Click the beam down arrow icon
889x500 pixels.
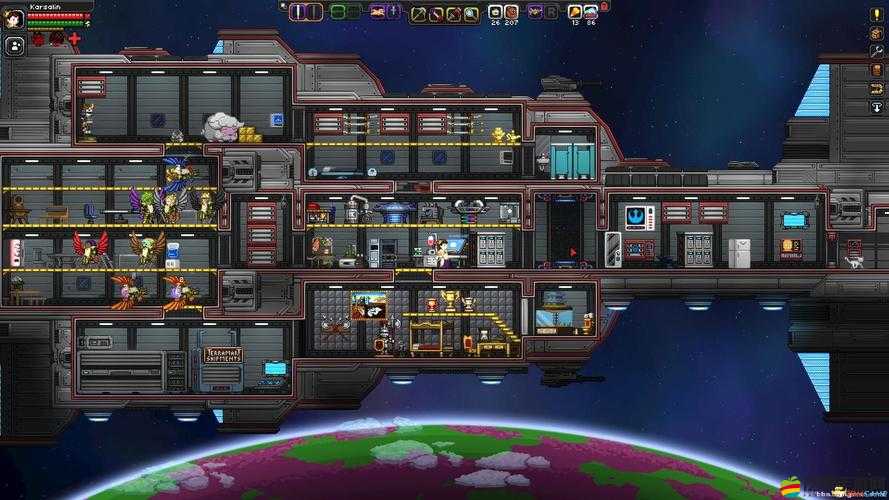(x=876, y=107)
